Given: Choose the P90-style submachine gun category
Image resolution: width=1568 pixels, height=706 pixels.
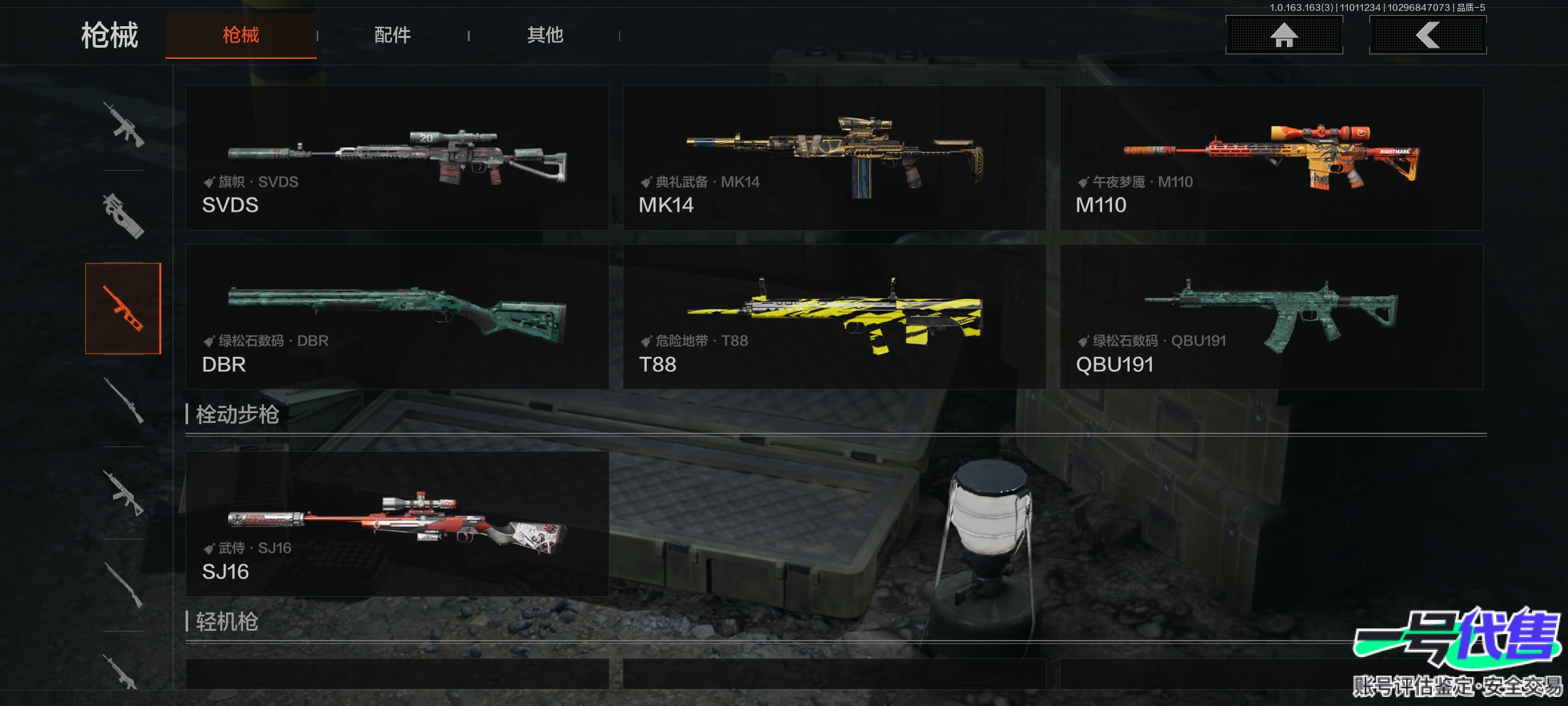Looking at the screenshot, I should 123,216.
